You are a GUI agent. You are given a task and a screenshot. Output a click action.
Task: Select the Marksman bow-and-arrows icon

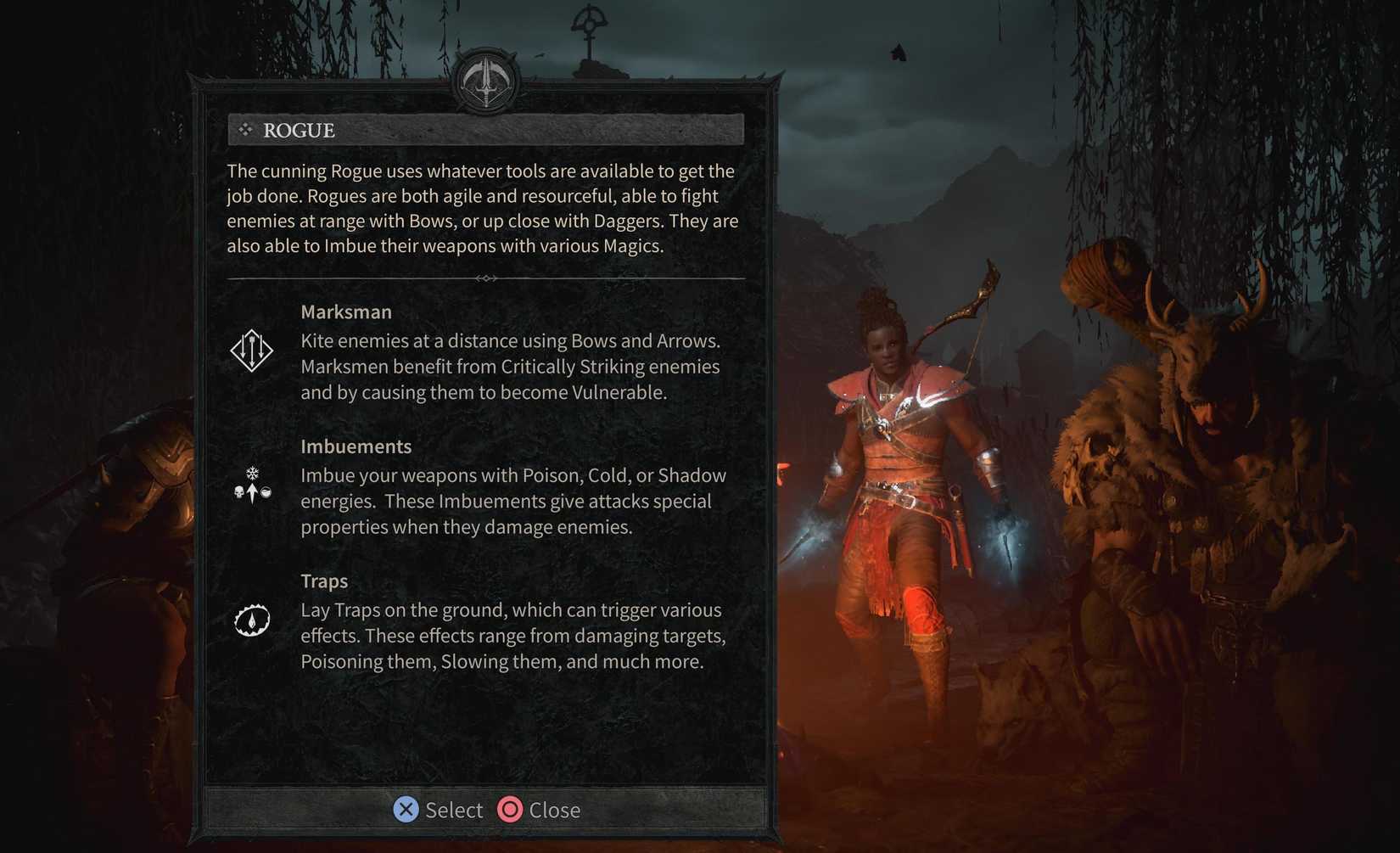pos(252,350)
